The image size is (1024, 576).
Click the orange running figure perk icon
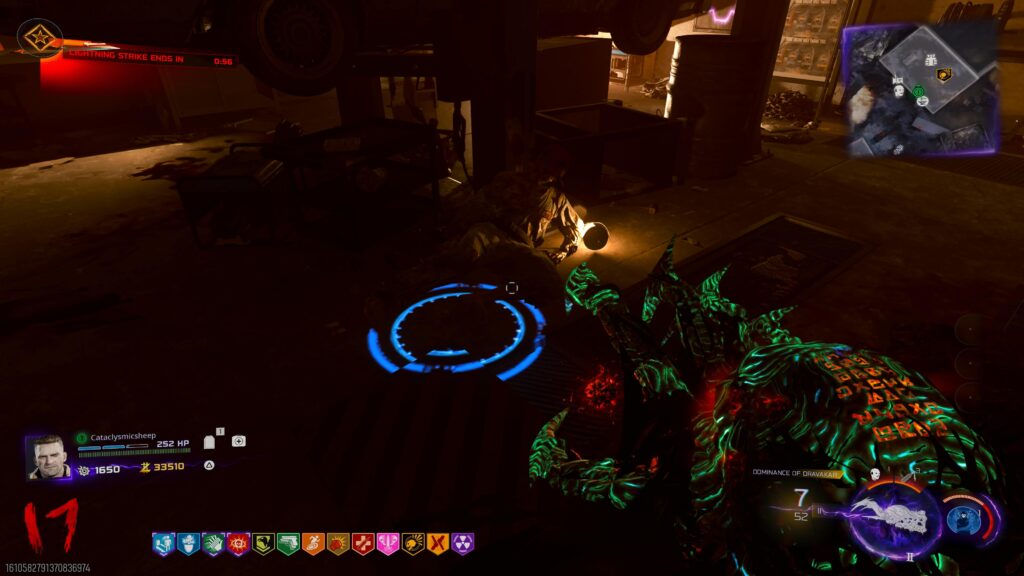(x=313, y=544)
